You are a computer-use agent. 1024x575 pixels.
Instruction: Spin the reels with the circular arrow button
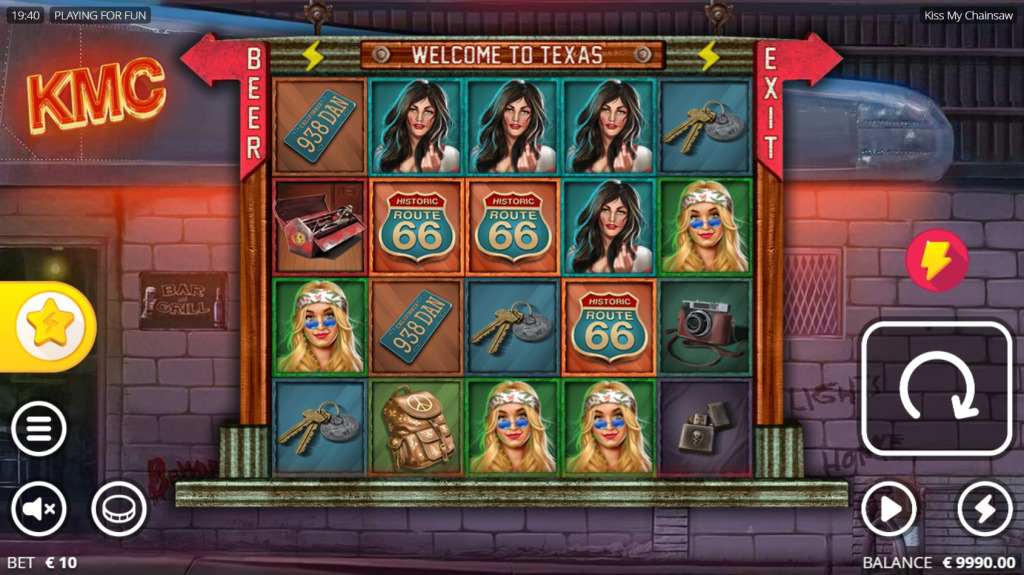(937, 389)
